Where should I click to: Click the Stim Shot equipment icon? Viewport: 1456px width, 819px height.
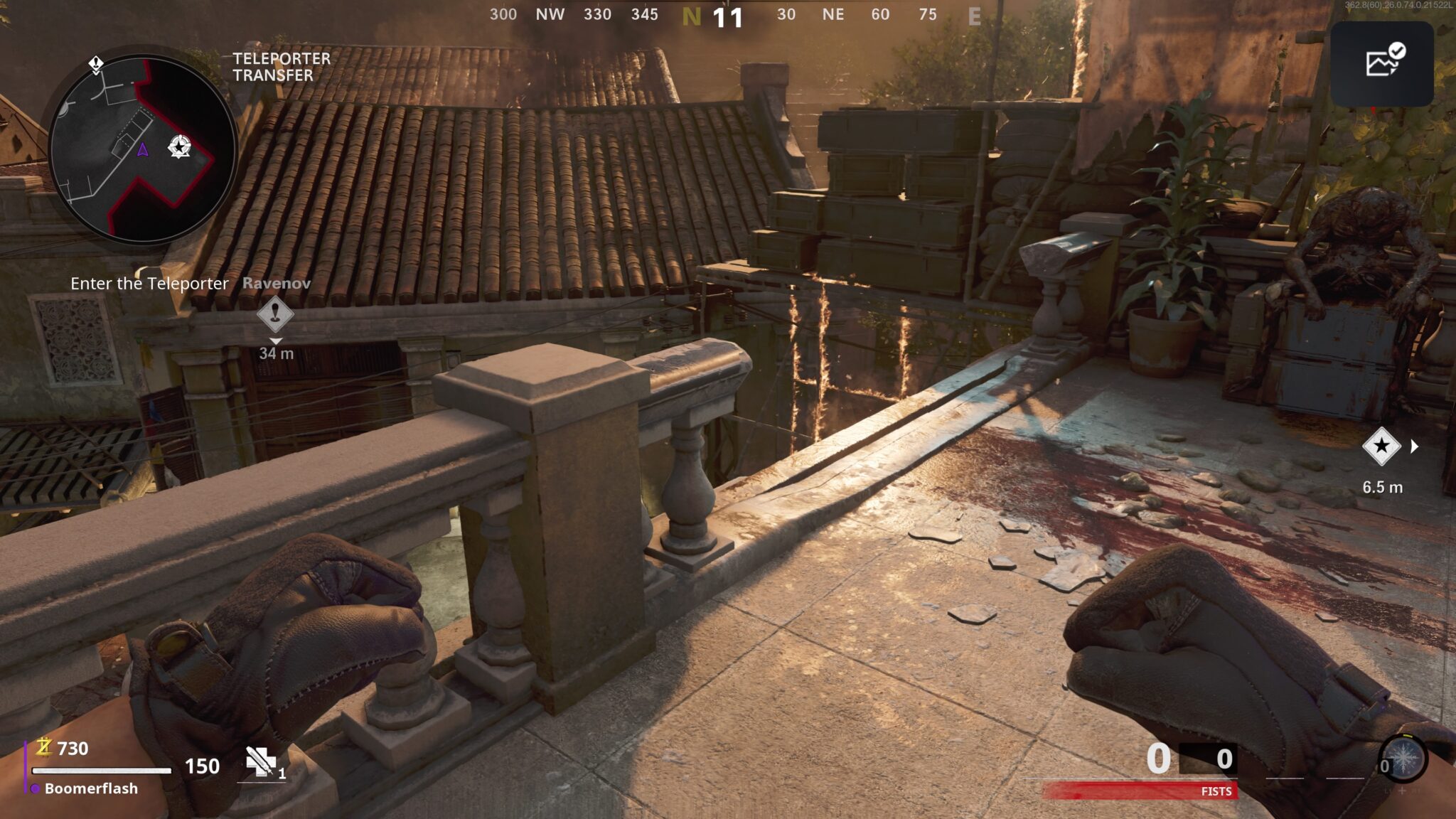point(260,762)
